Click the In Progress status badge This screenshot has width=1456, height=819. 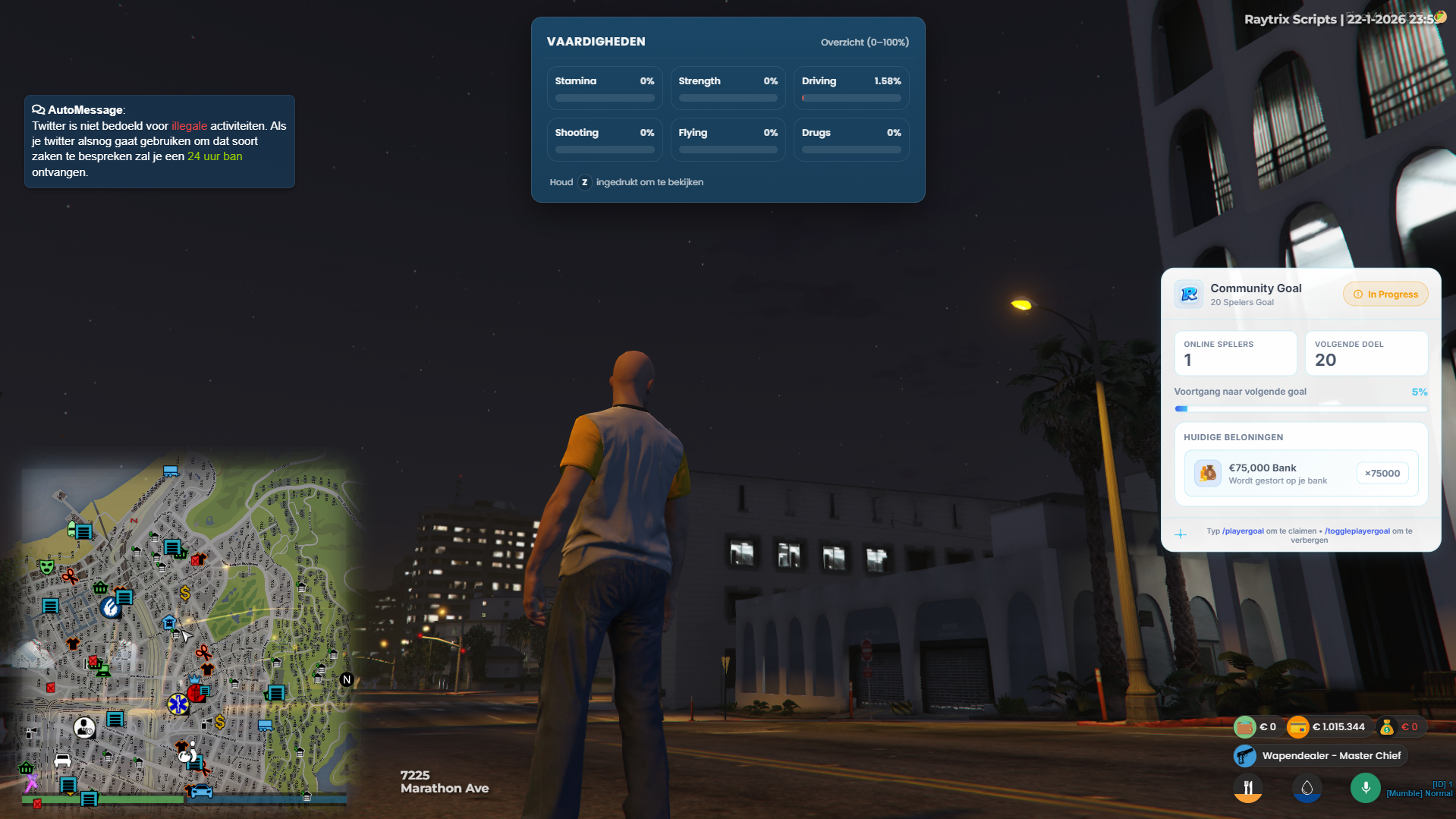[x=1385, y=294]
